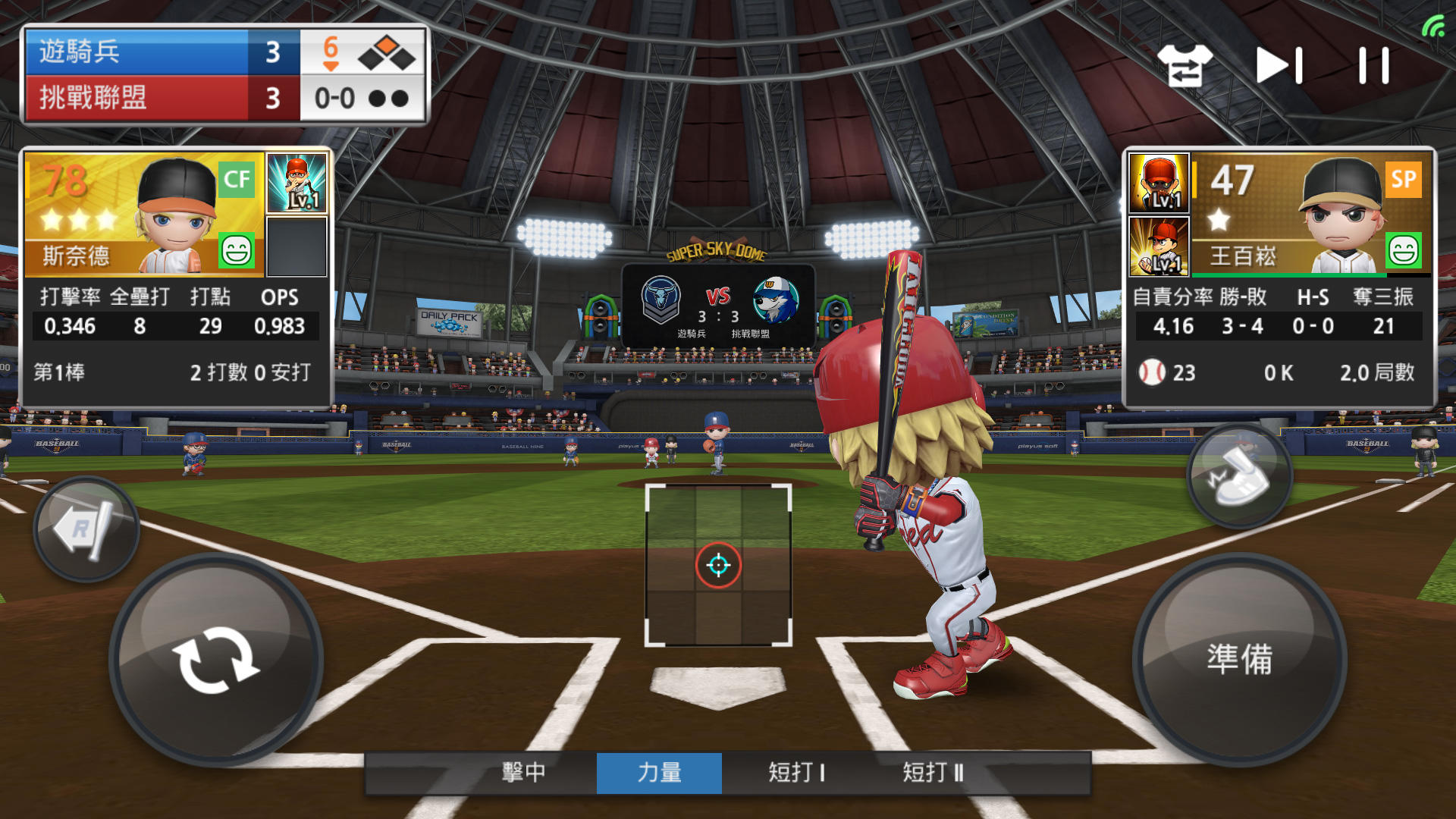Switch to 力量 power hitting mode
Viewport: 1456px width, 819px height.
pyautogui.click(x=659, y=773)
